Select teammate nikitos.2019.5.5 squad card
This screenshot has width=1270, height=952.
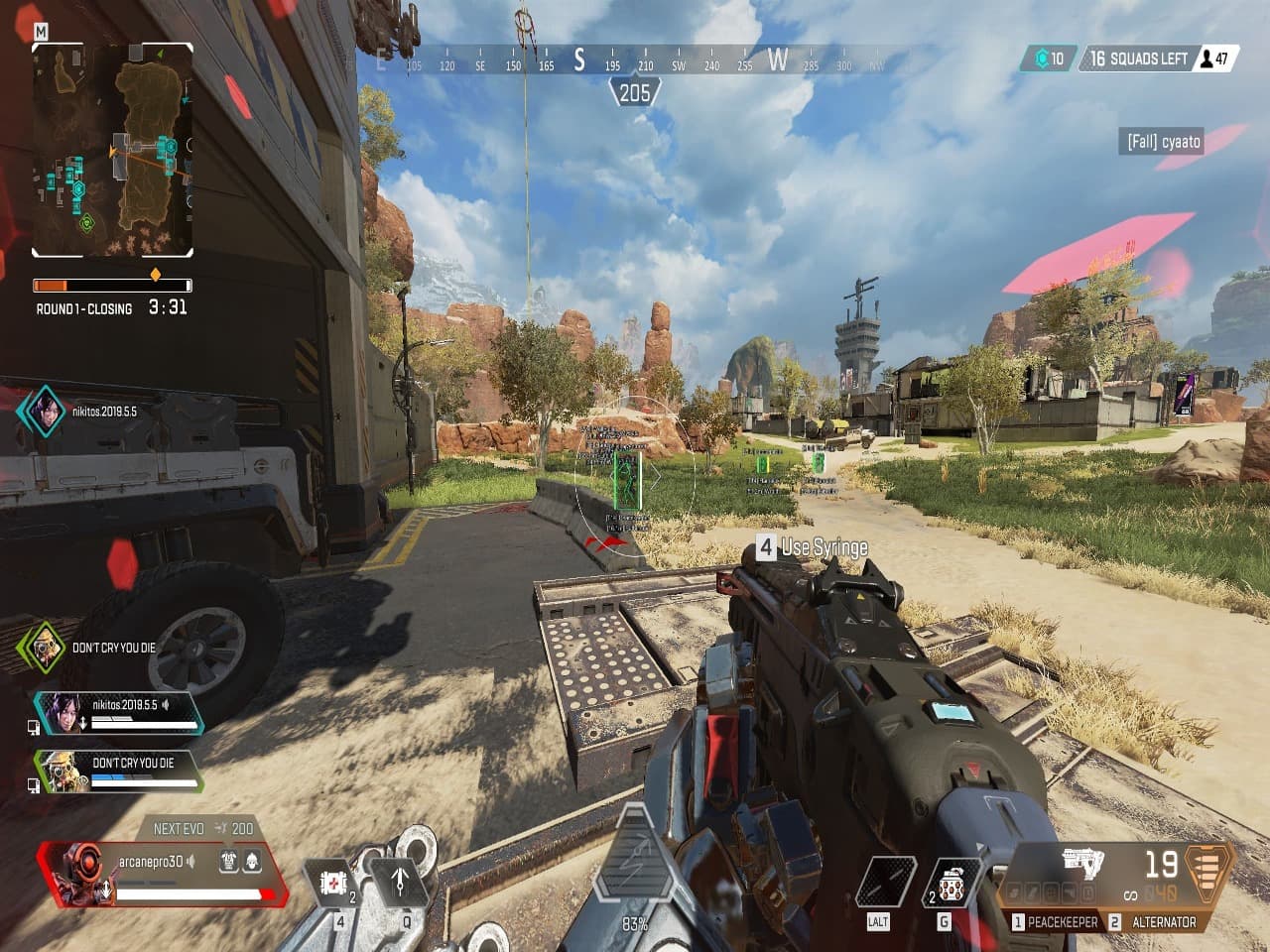coord(119,712)
